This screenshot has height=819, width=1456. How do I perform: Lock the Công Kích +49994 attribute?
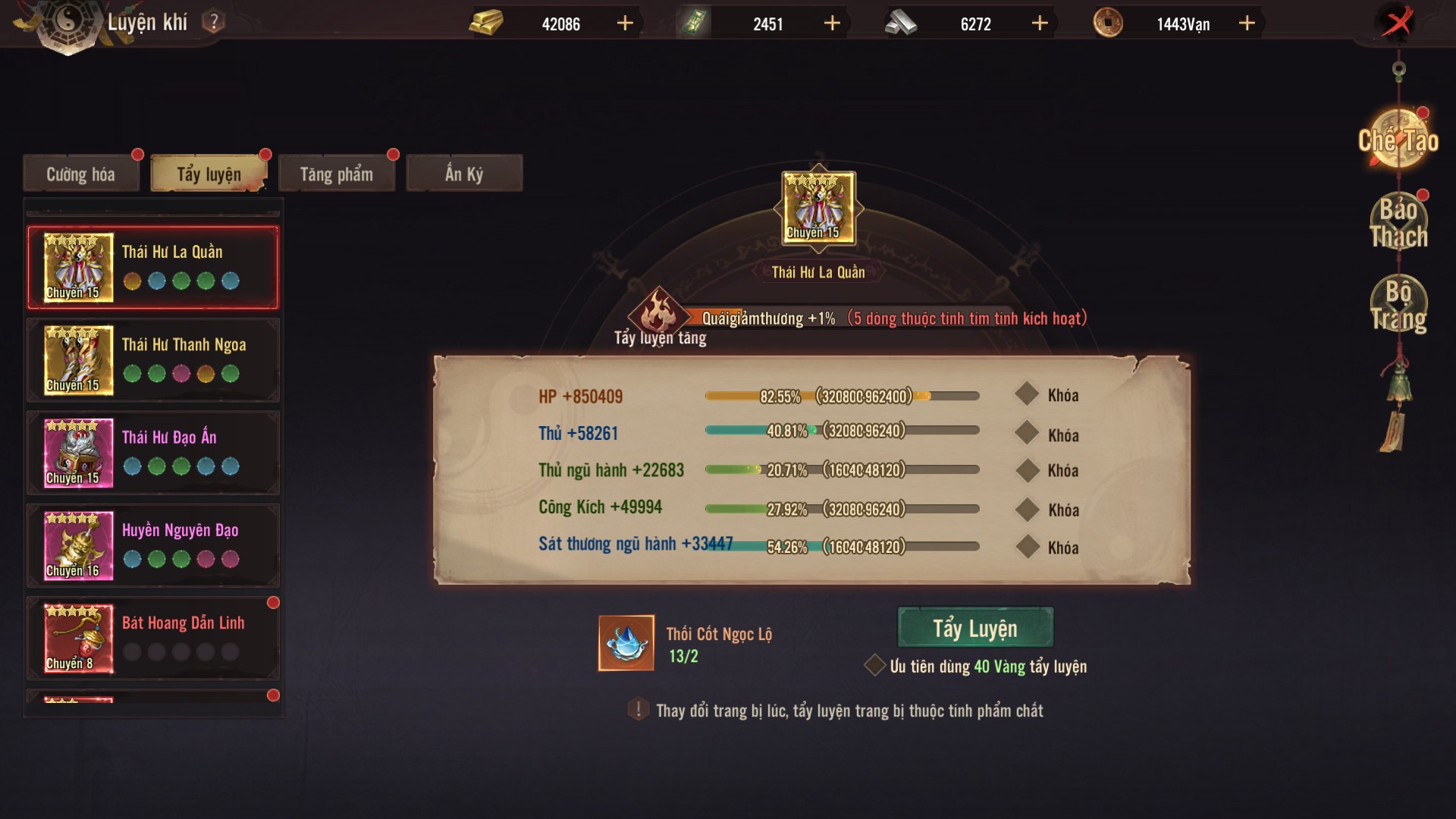[x=1028, y=509]
